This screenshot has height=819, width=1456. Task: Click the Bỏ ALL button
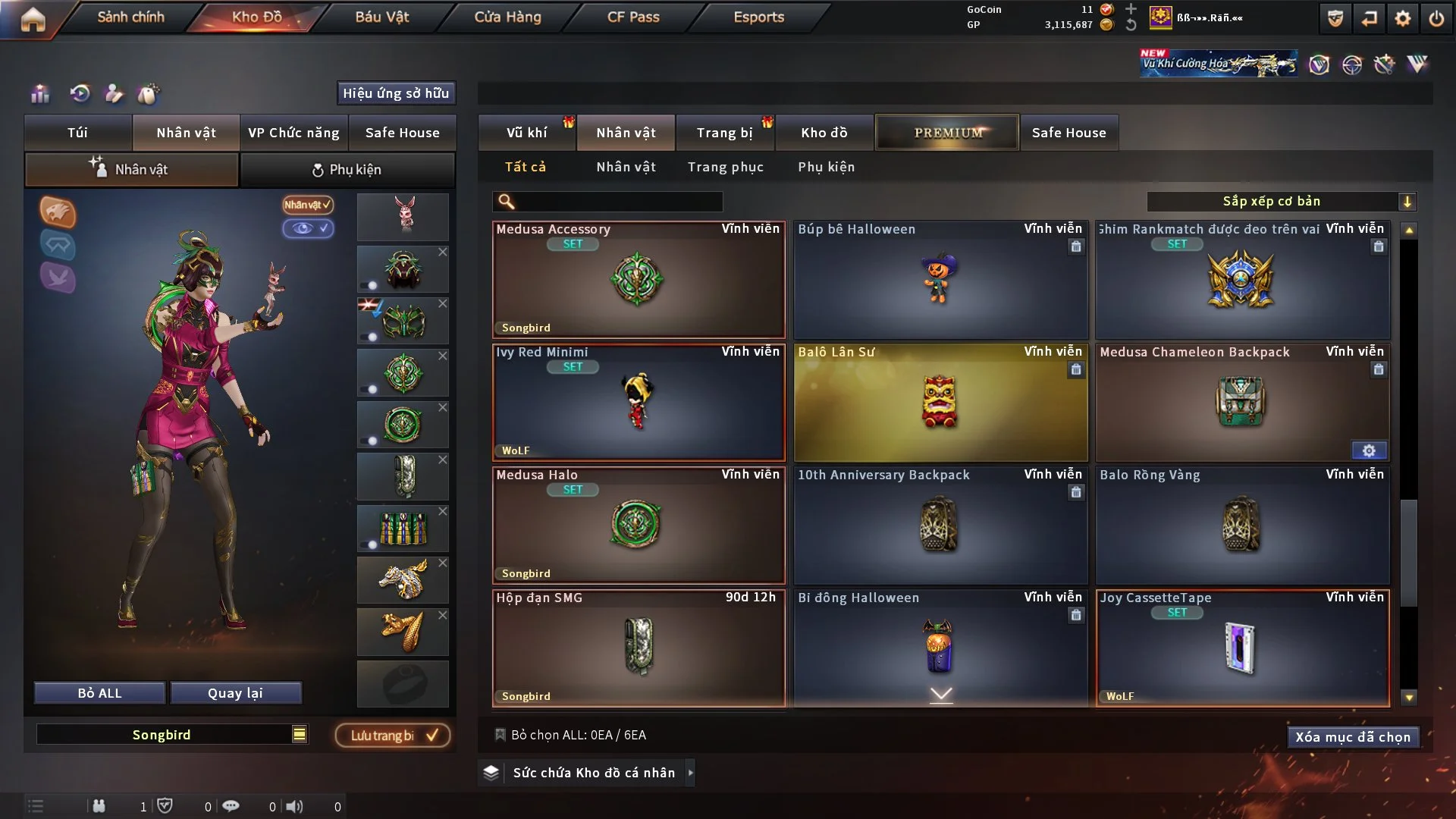(x=99, y=693)
